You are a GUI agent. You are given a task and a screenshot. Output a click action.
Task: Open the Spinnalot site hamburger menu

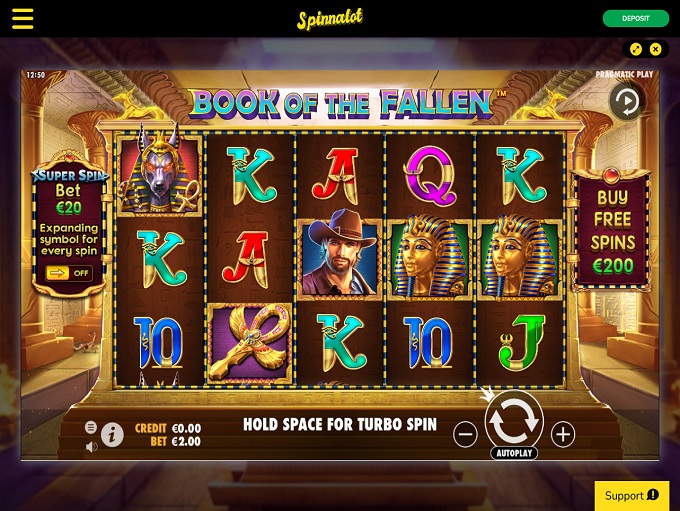click(22, 19)
